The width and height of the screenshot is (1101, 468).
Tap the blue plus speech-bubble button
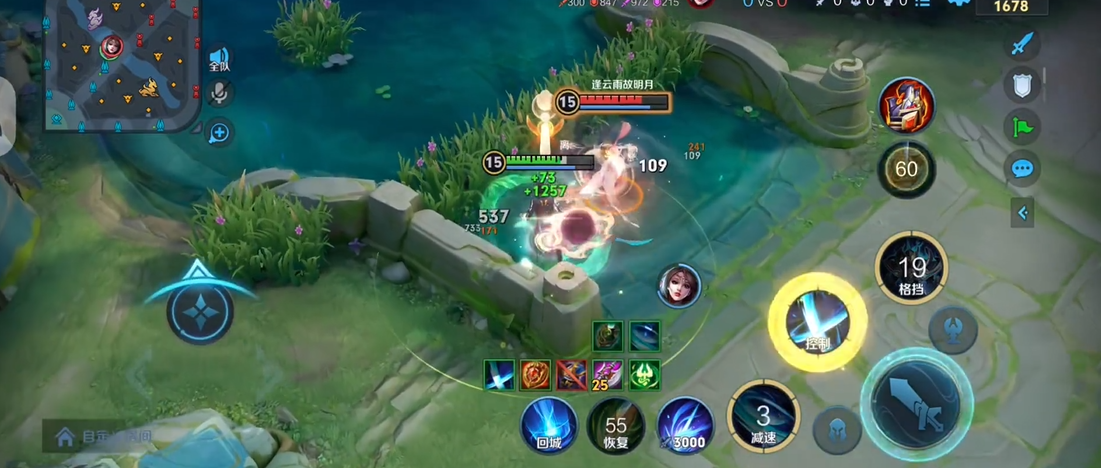(220, 133)
